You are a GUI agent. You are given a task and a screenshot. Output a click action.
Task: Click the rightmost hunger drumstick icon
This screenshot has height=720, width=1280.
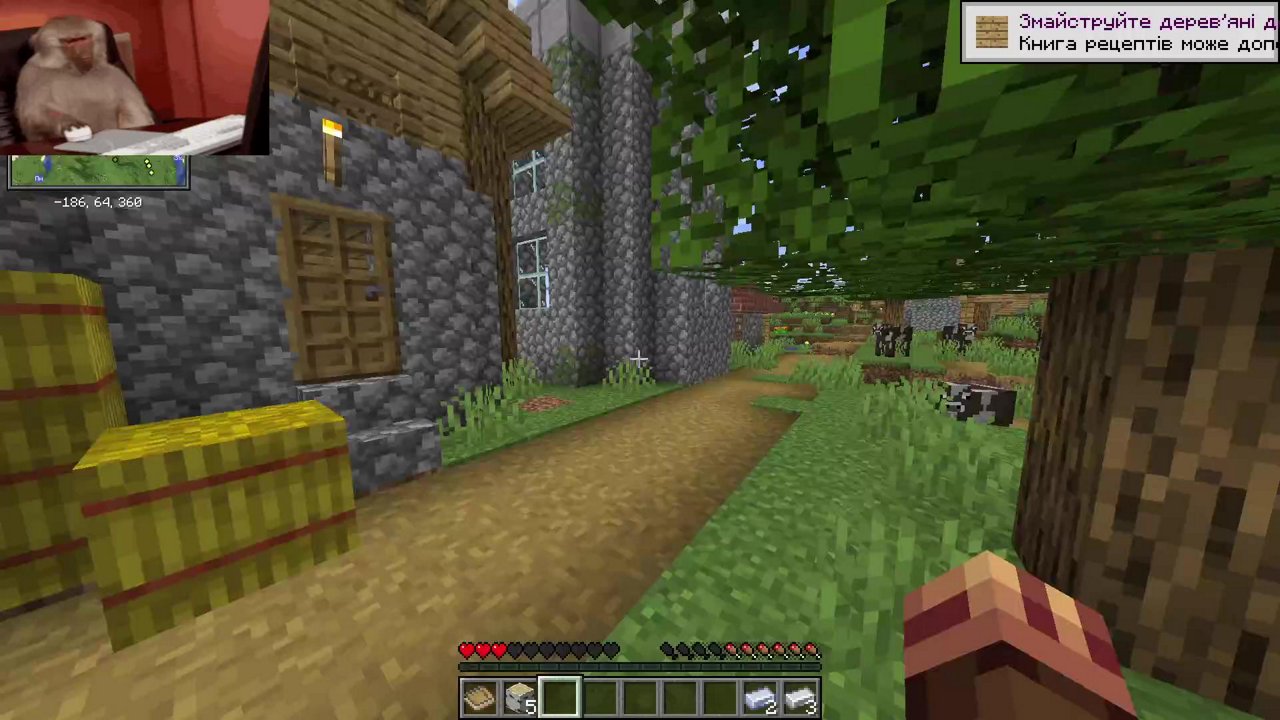[812, 650]
